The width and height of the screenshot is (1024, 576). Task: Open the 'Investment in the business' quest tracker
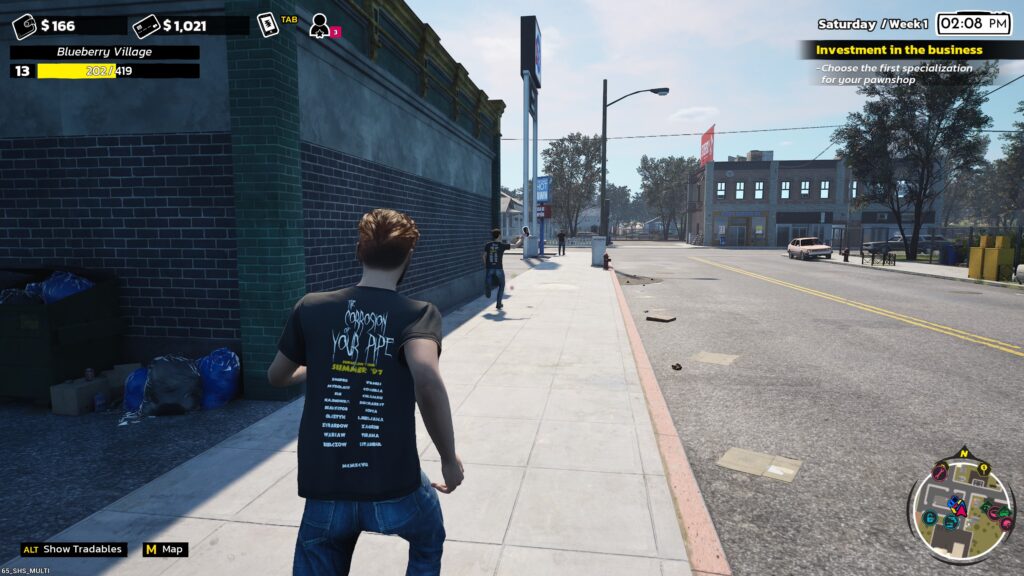(899, 50)
